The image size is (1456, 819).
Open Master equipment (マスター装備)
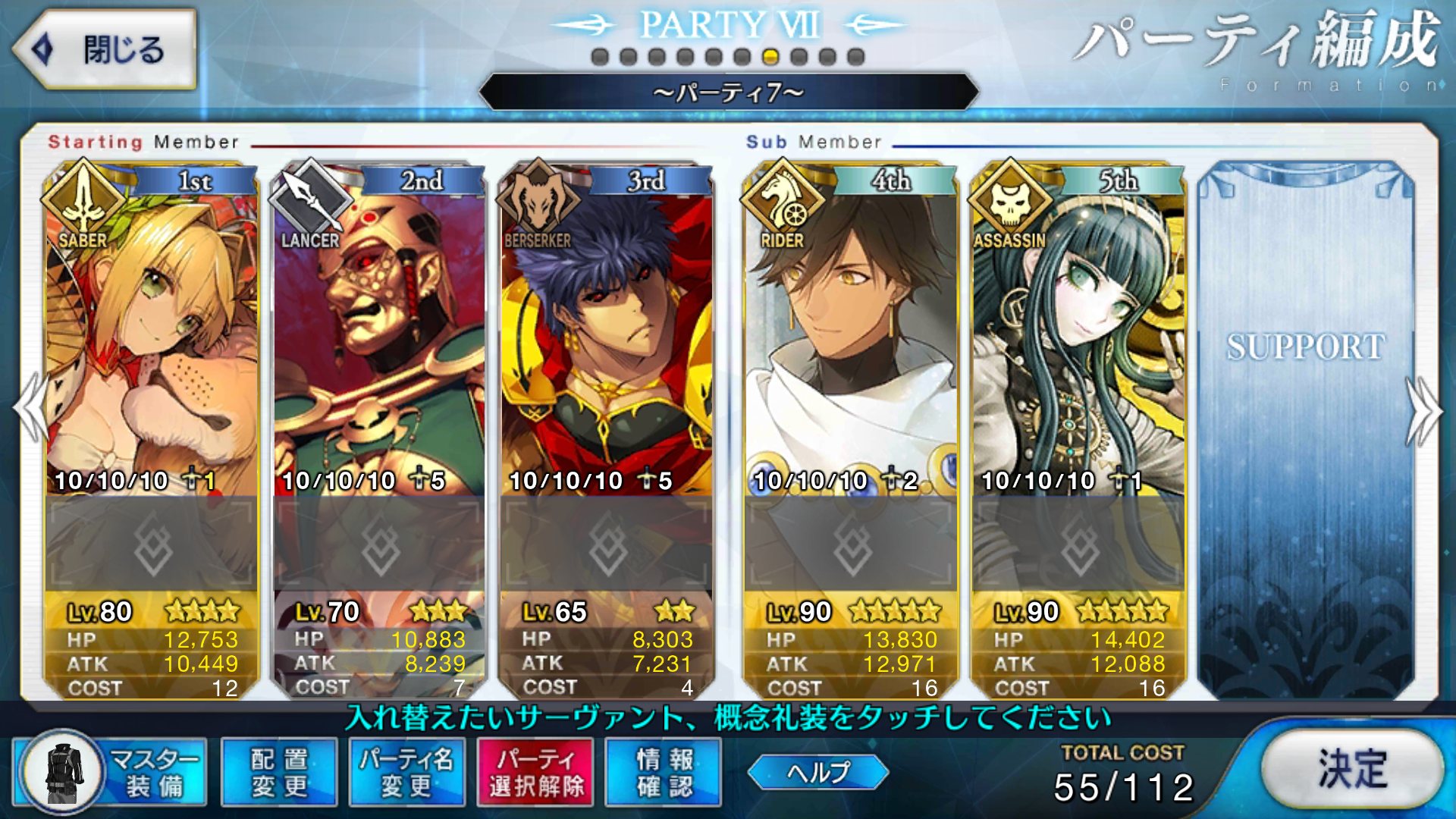[x=111, y=772]
